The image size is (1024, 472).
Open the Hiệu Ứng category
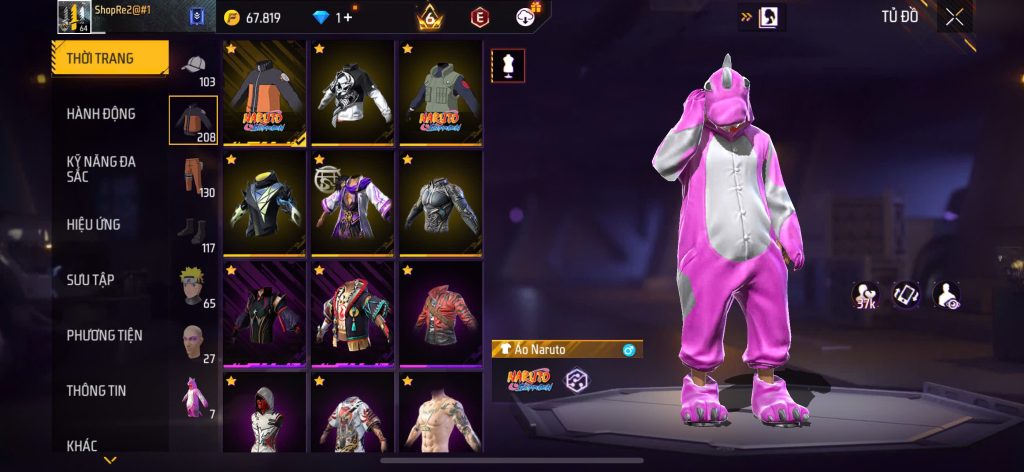(x=94, y=224)
